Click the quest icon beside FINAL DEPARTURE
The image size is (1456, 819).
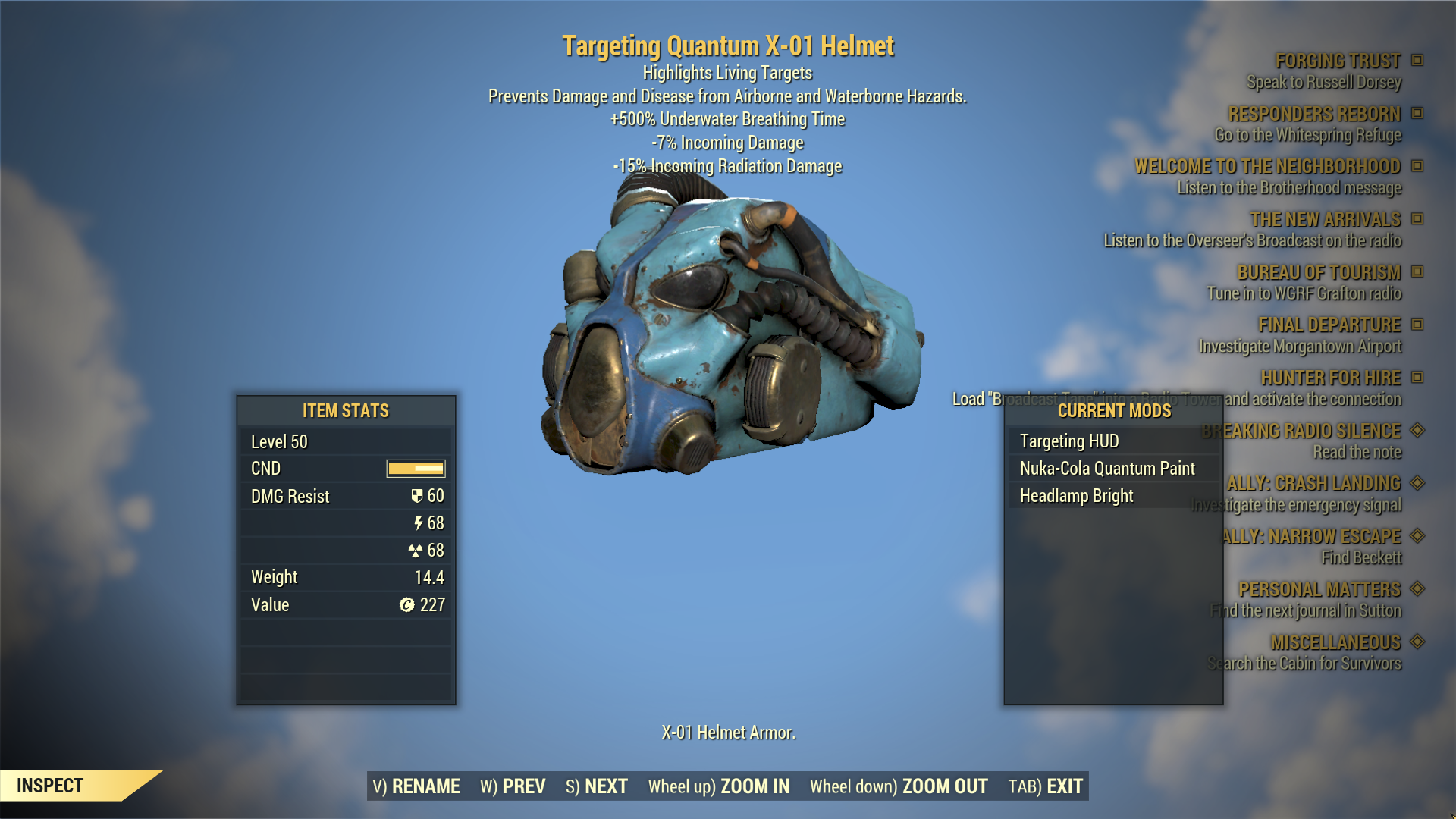(x=1417, y=325)
